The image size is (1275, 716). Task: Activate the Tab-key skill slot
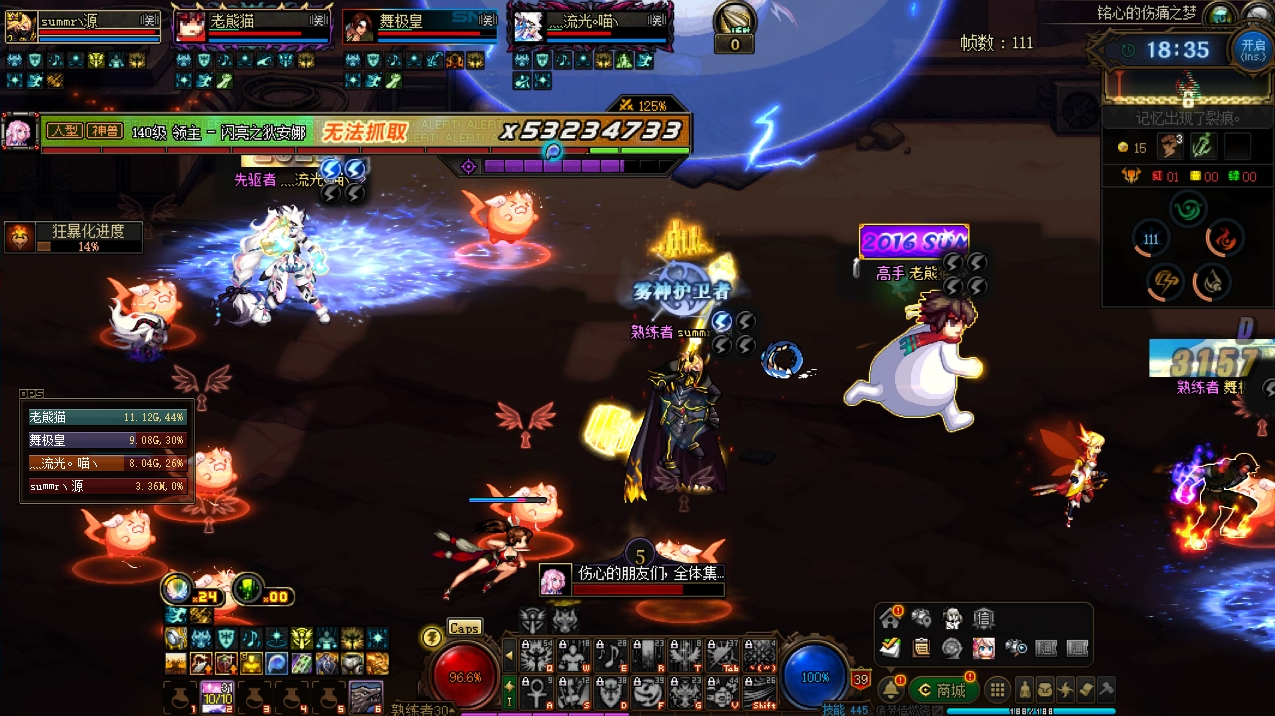[x=722, y=655]
